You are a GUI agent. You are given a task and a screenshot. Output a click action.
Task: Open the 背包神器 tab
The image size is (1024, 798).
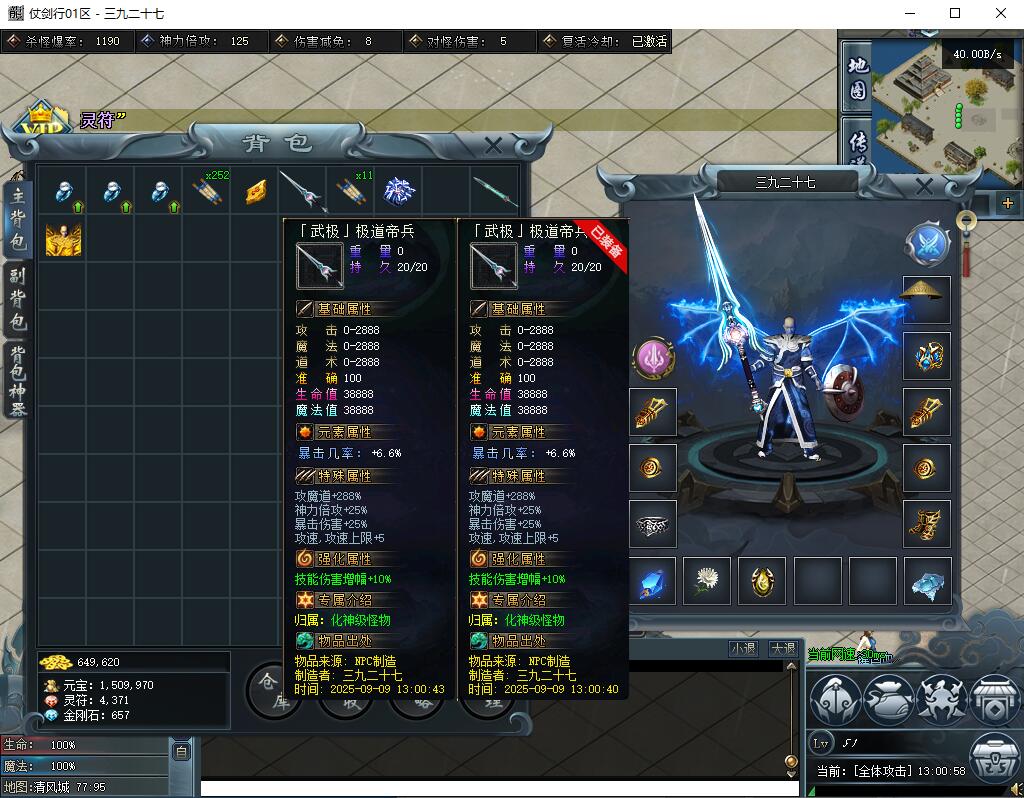[x=18, y=380]
